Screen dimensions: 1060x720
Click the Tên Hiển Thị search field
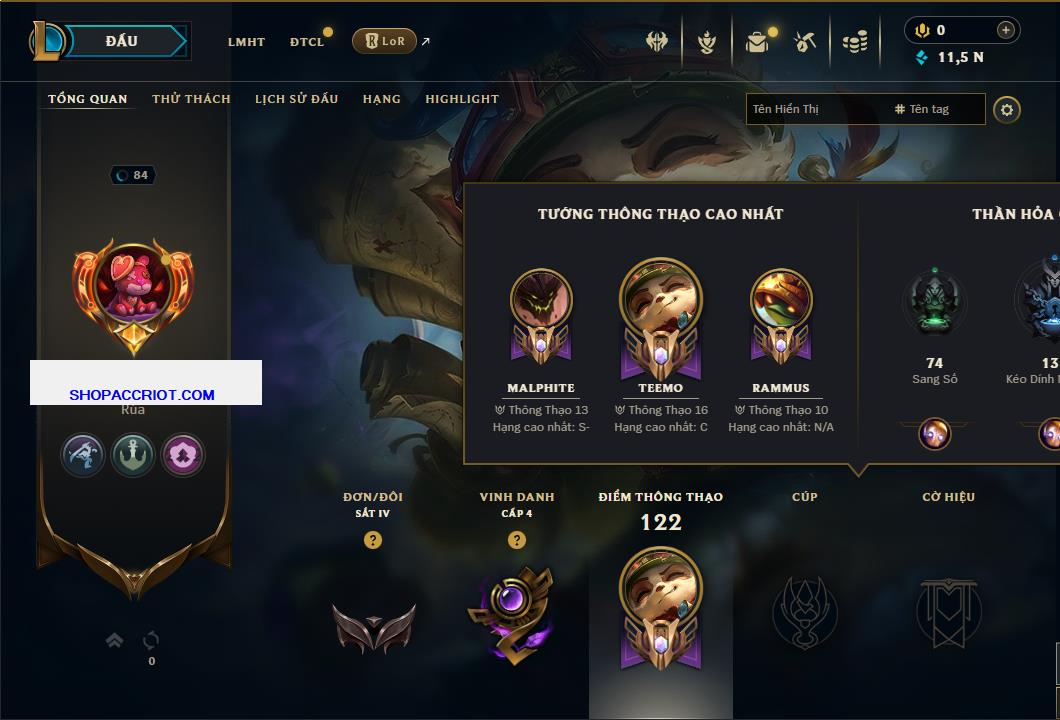tap(815, 109)
